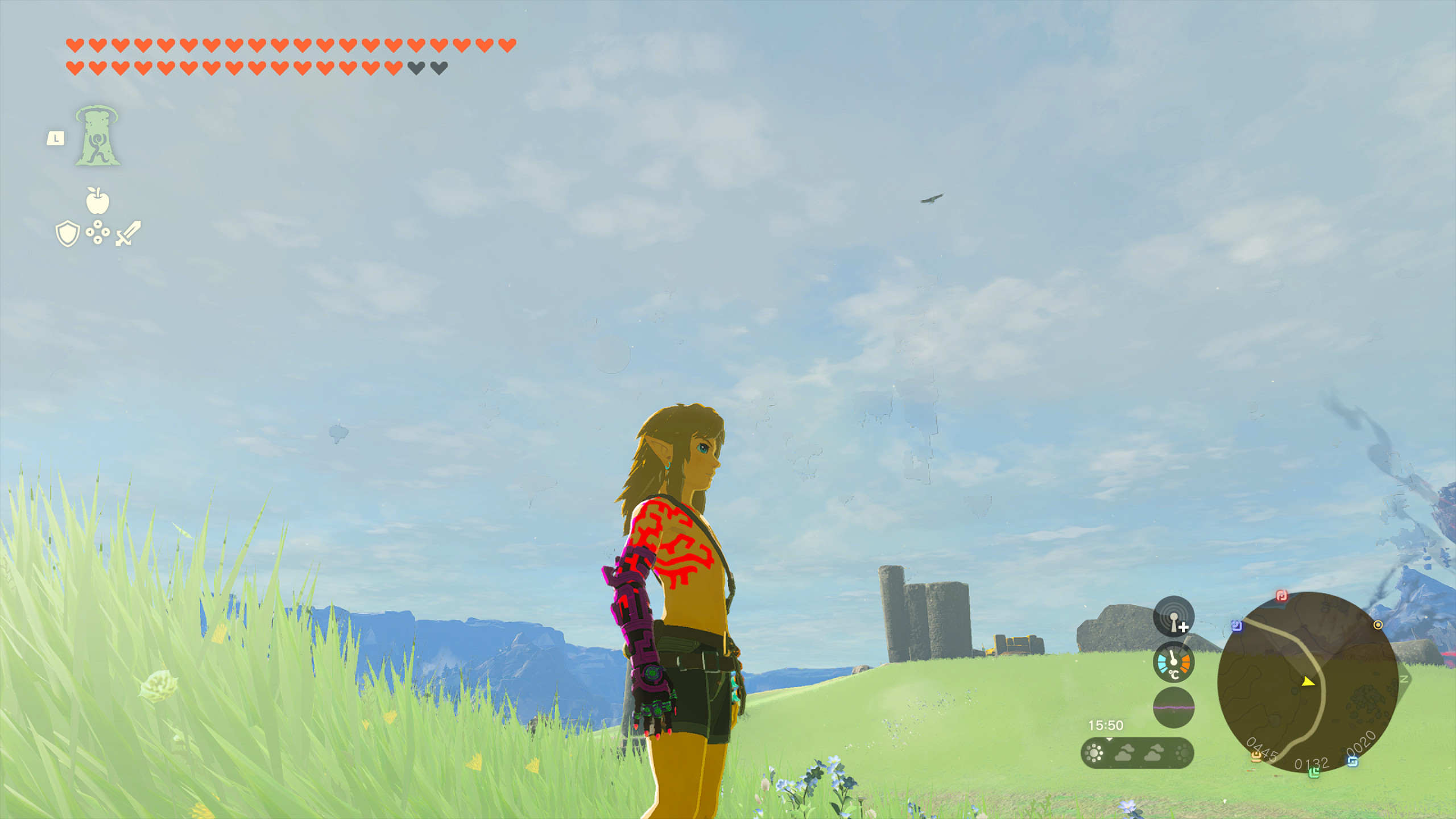
Task: Click the apple food indicator icon
Action: click(x=97, y=200)
